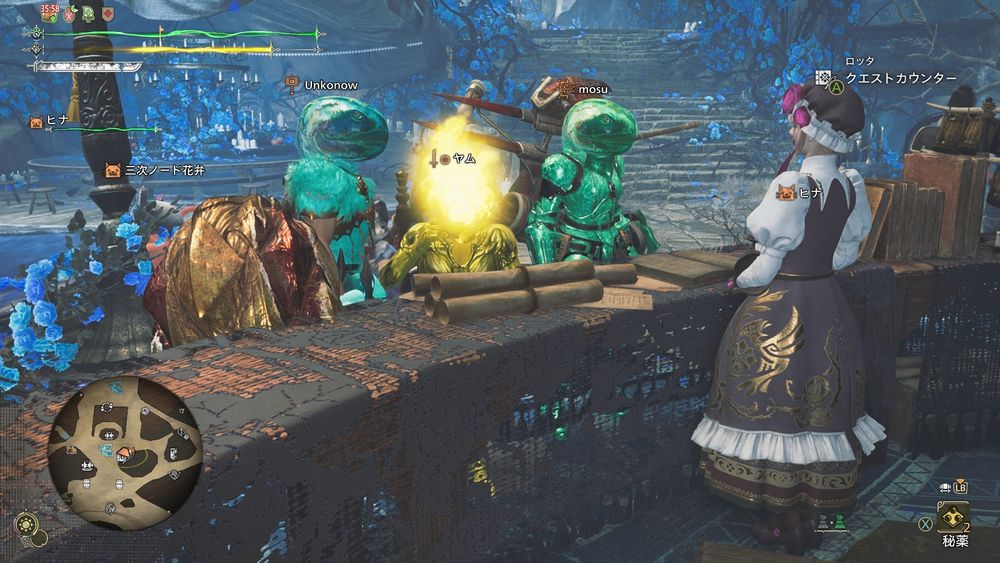Select the Unkonow player name tag
Screen dimensions: 1000x563
(331, 86)
